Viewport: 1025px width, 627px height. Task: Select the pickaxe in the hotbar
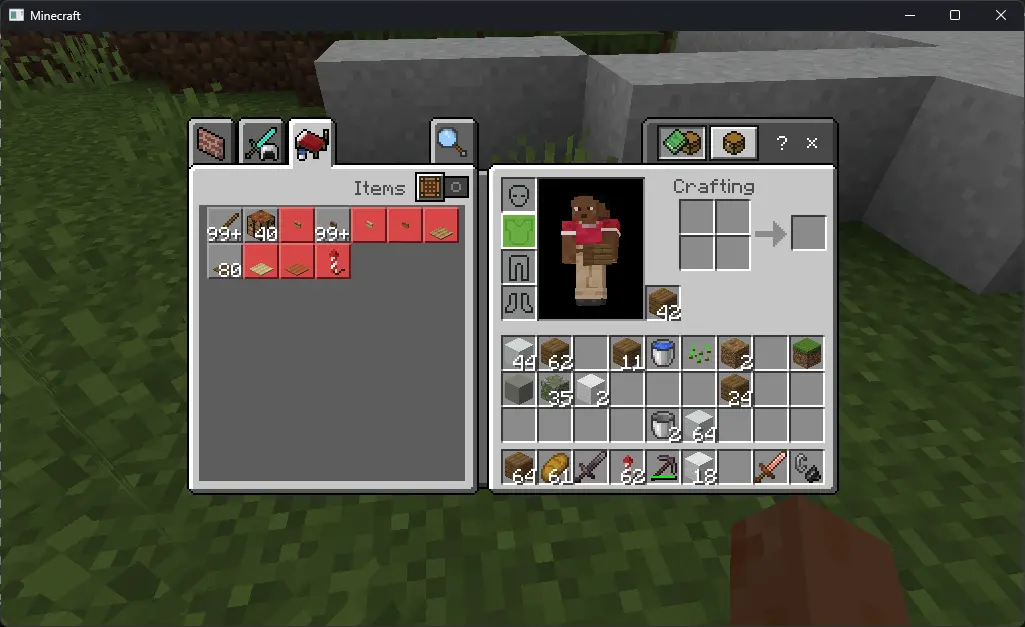tap(662, 467)
